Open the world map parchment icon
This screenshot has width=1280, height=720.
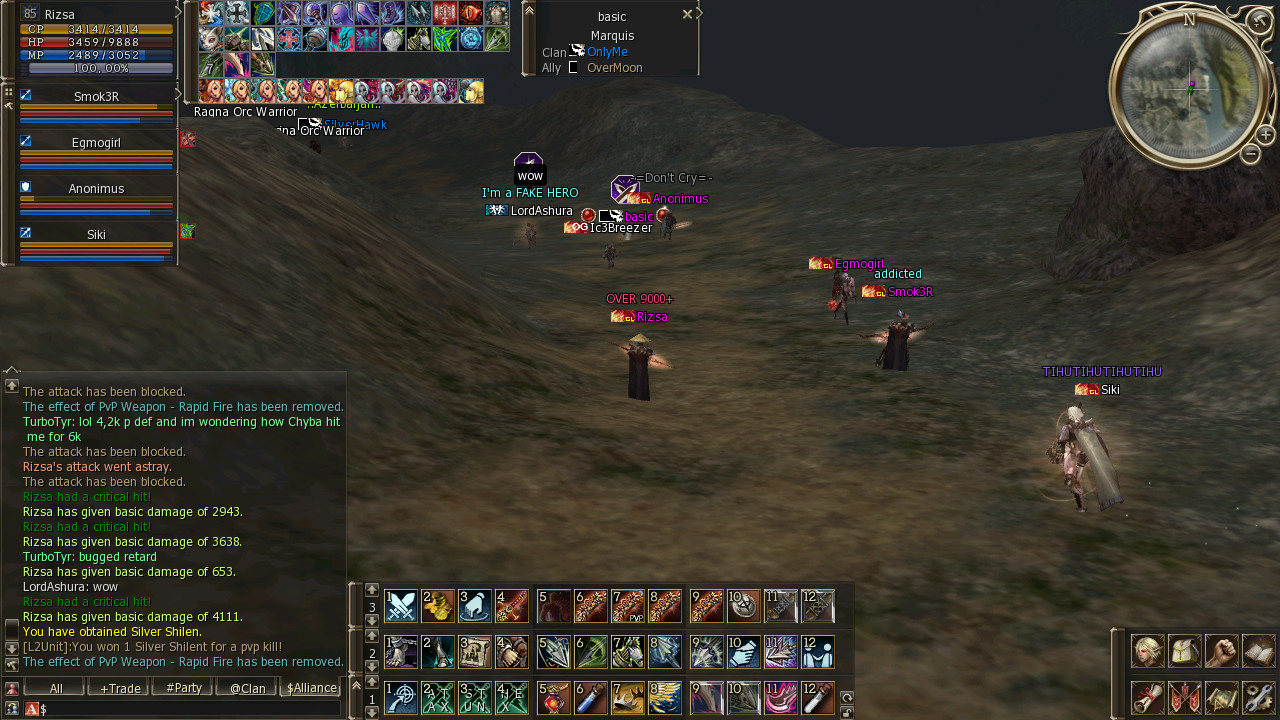pyautogui.click(x=1221, y=697)
